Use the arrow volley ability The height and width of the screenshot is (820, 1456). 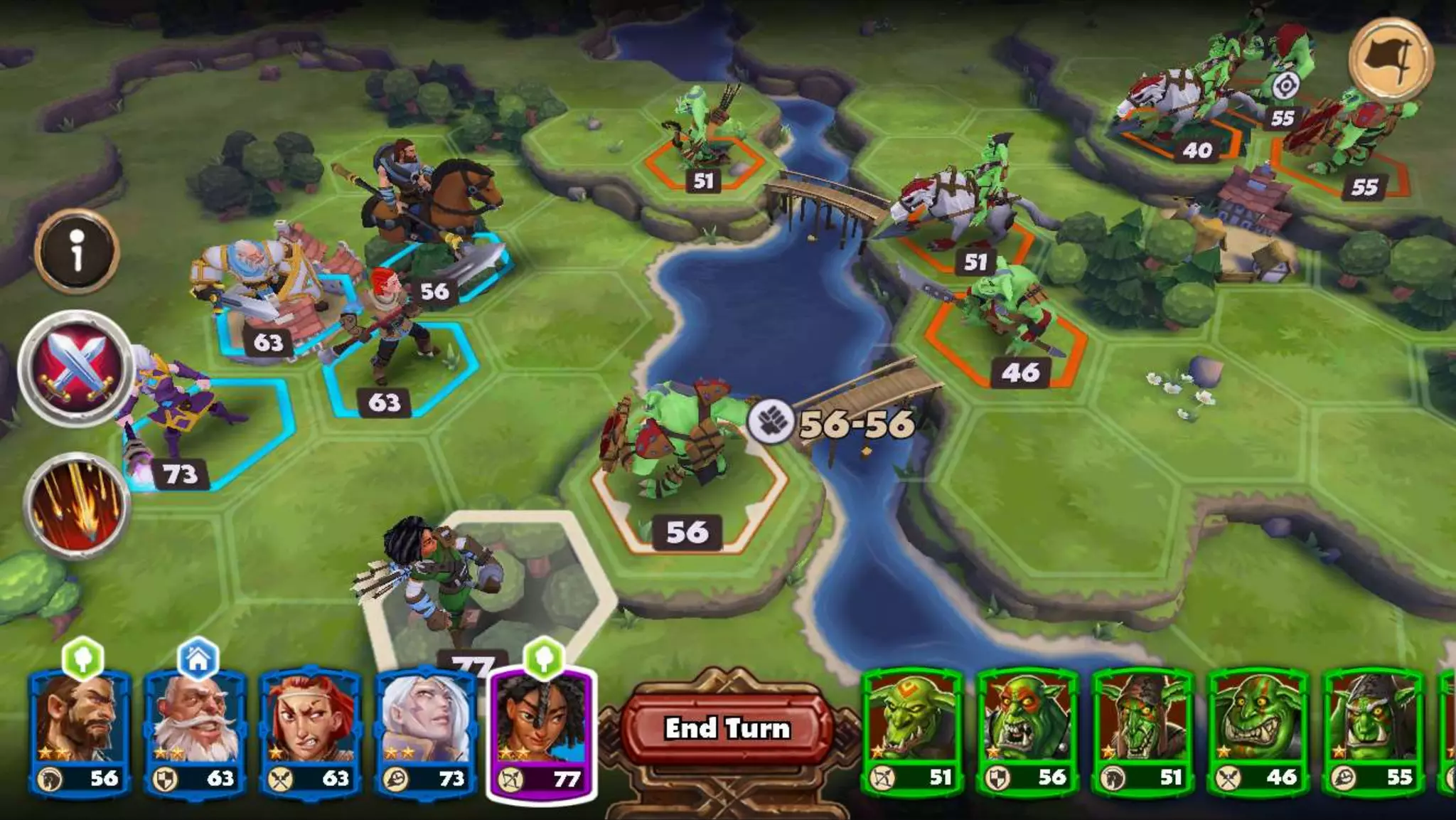(x=76, y=504)
